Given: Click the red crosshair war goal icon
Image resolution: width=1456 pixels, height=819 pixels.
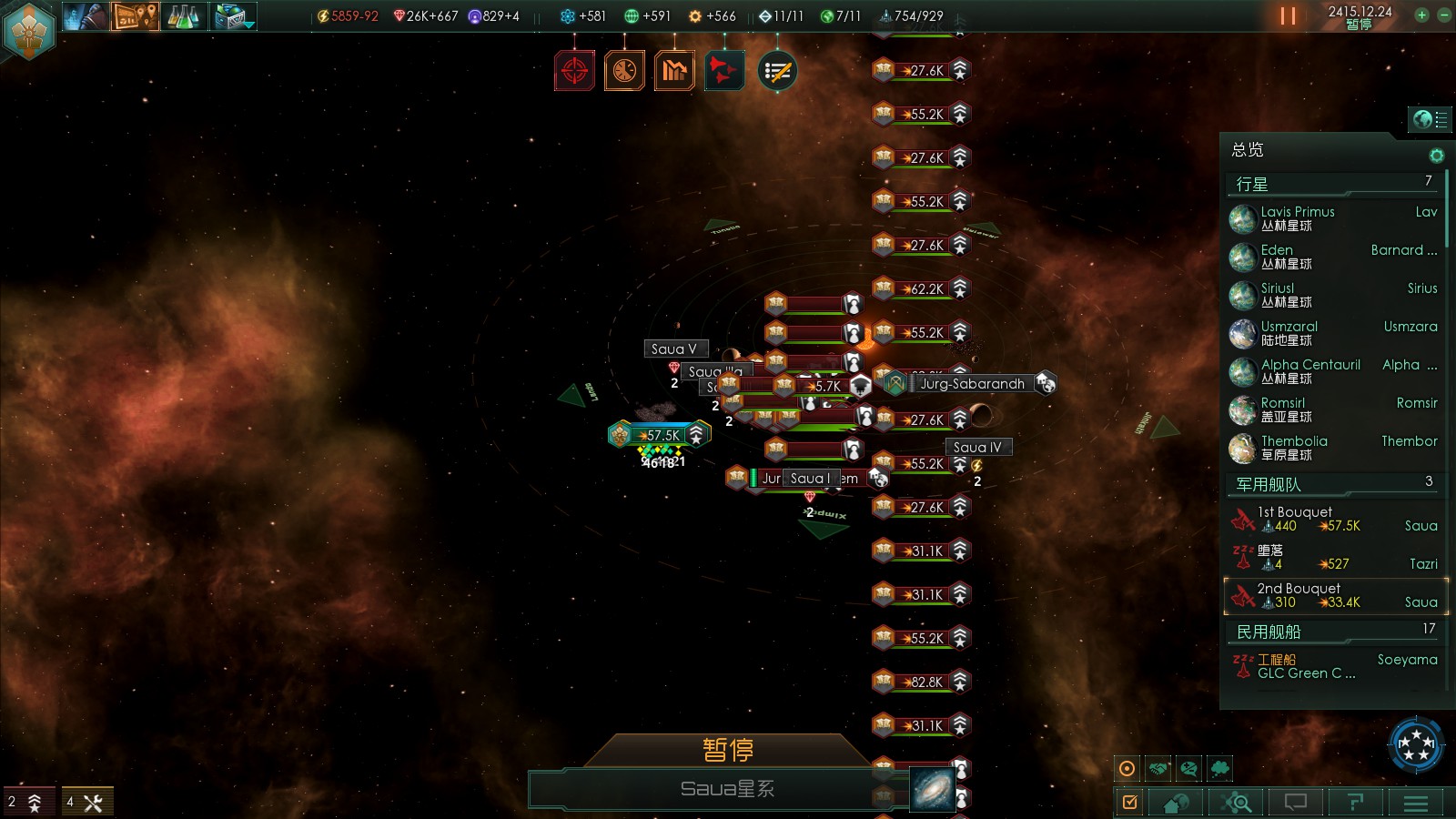Looking at the screenshot, I should [574, 70].
